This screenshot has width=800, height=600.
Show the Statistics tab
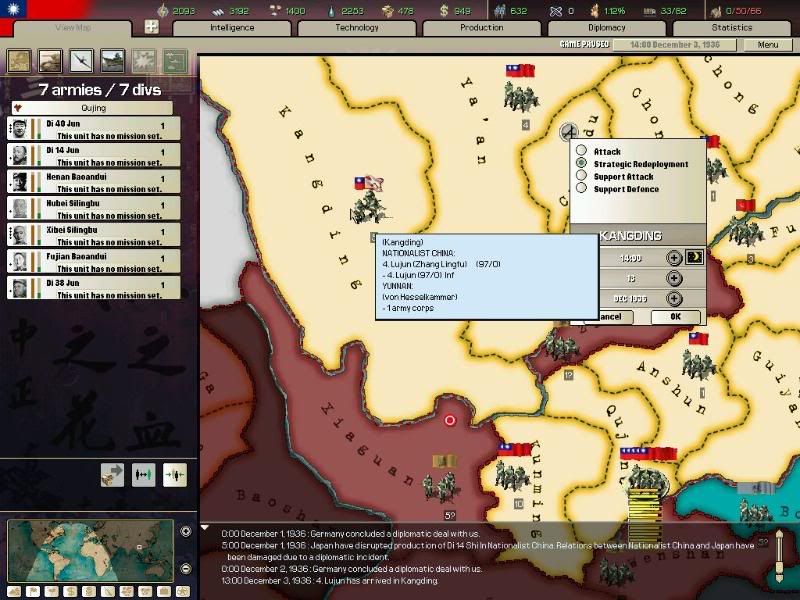point(731,28)
